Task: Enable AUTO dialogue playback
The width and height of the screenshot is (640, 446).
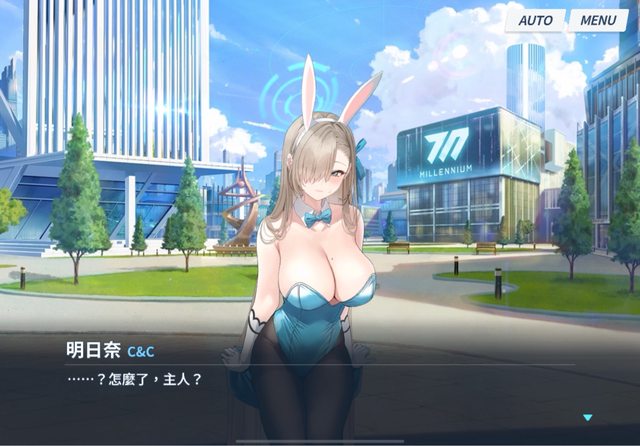Action: 536,21
